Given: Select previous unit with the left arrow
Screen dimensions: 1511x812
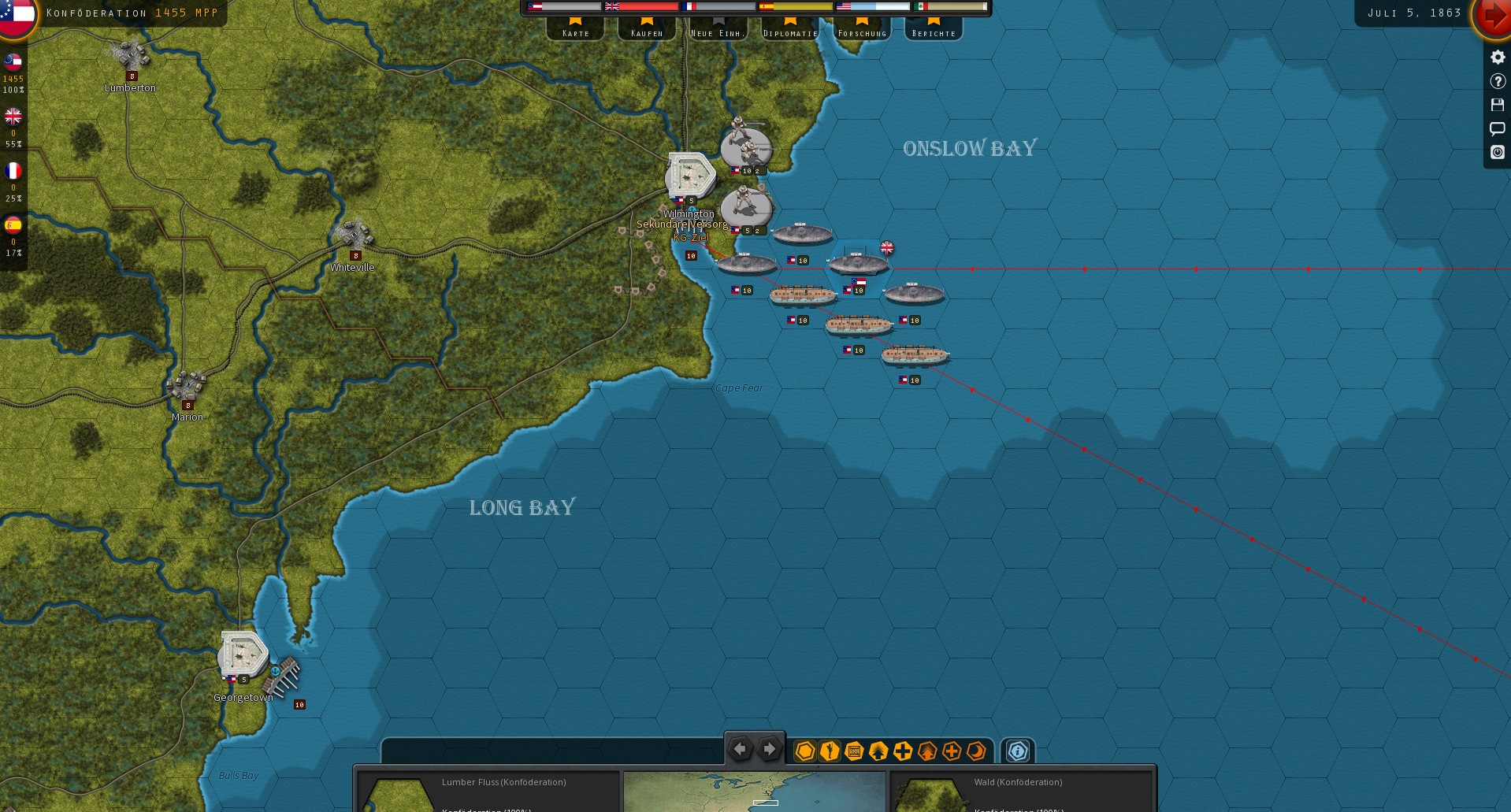Looking at the screenshot, I should 740,750.
